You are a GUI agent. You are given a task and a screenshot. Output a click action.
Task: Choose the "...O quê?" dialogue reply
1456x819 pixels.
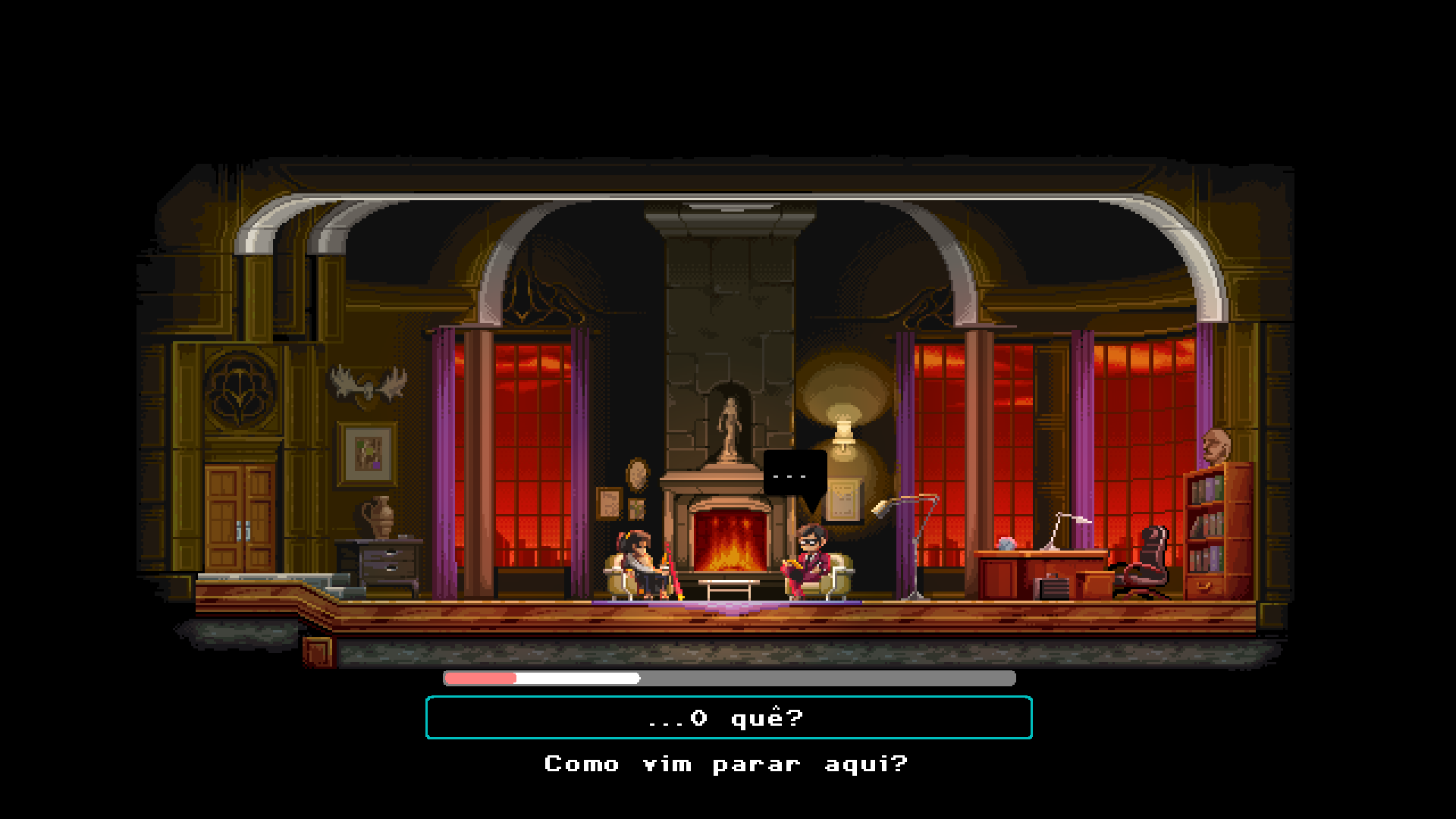728,717
